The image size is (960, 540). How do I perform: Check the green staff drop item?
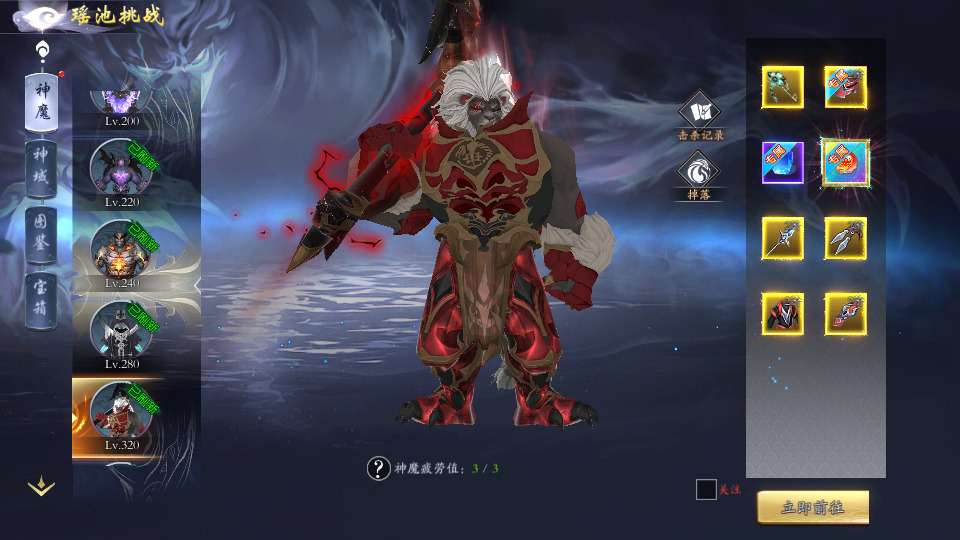(782, 88)
